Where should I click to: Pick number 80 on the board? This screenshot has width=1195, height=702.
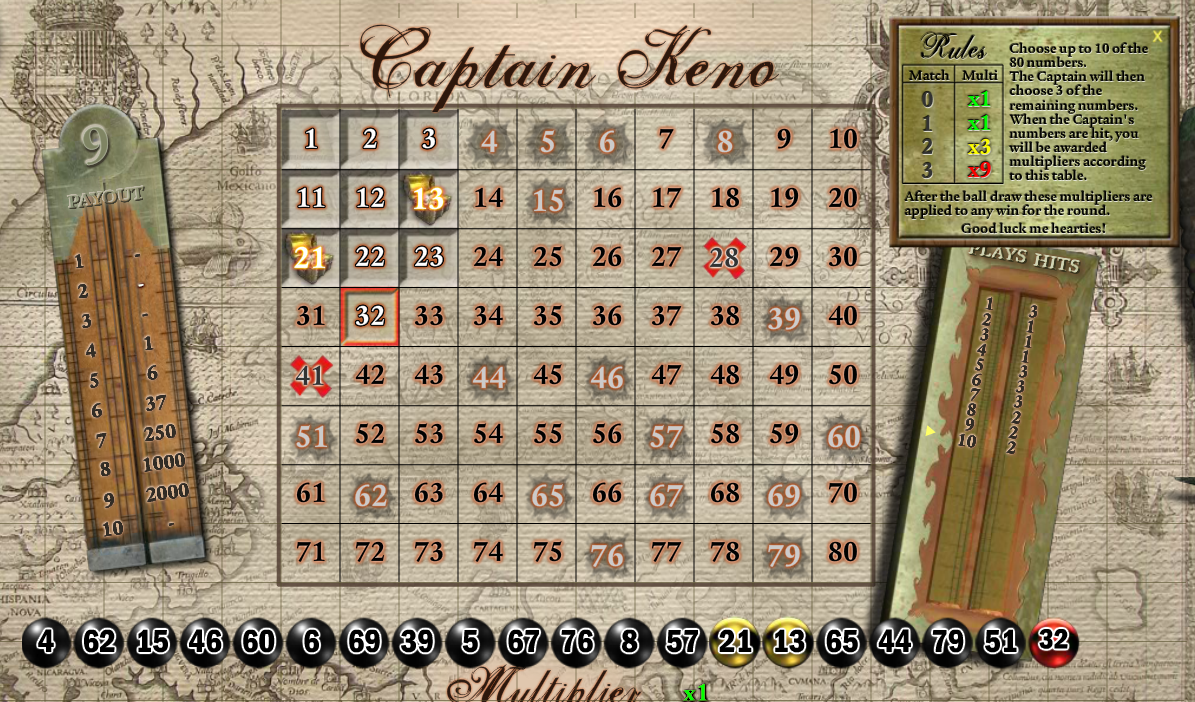click(843, 552)
